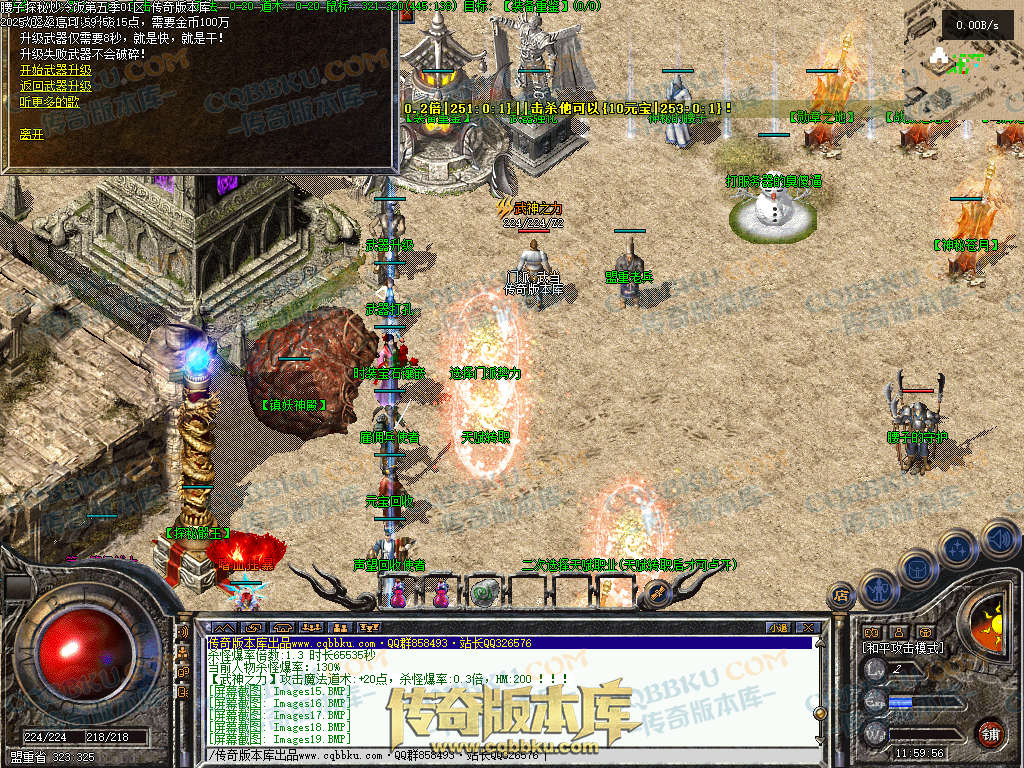1024x768 pixels.
Task: Click the 小退 logout button
Action: pyautogui.click(x=779, y=627)
